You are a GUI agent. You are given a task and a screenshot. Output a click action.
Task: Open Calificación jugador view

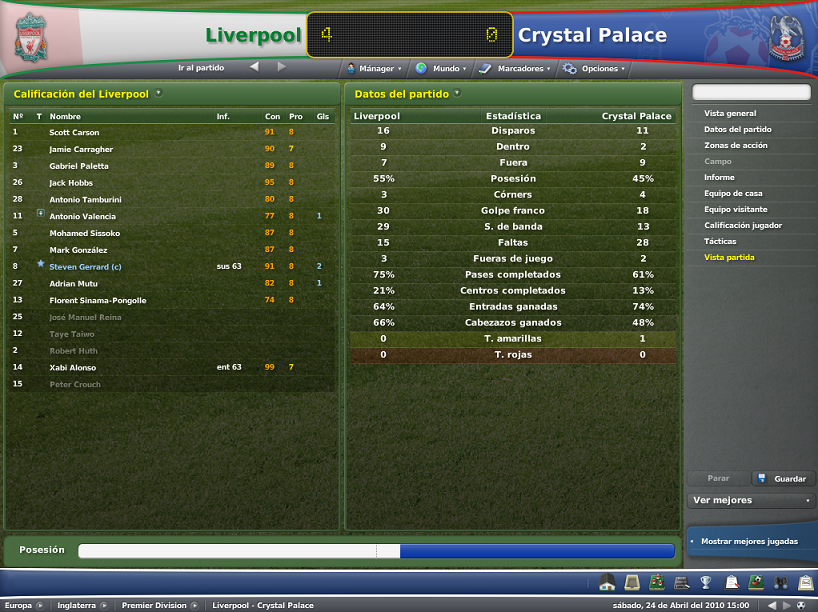(x=743, y=225)
